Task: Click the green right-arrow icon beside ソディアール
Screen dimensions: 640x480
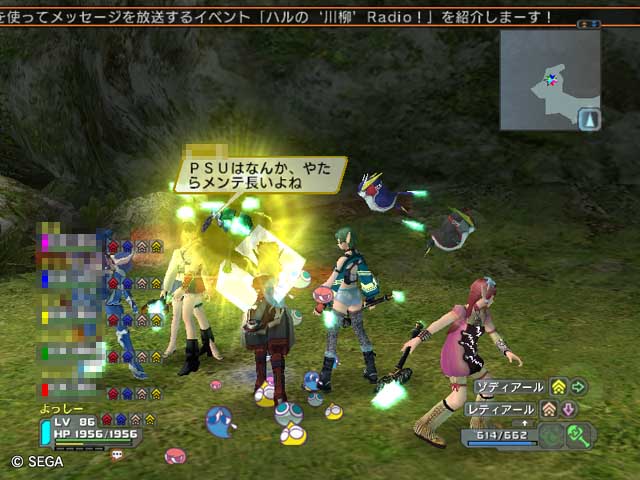Action: 578,387
